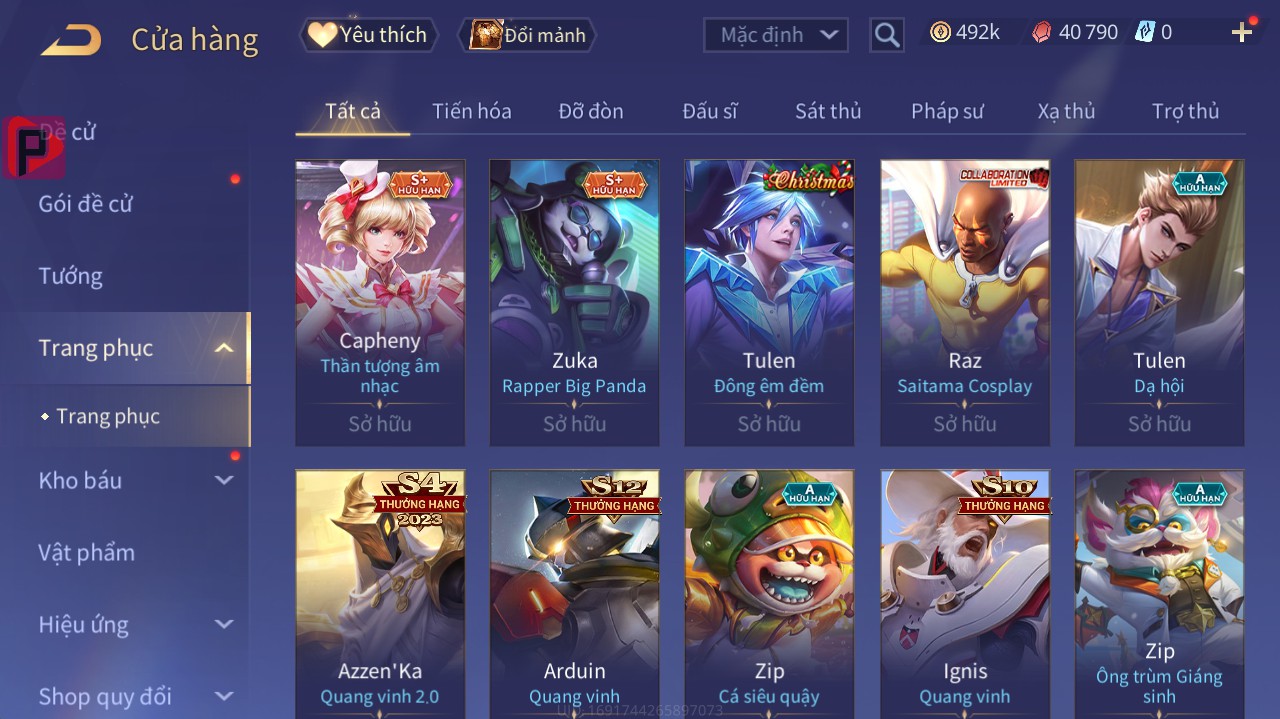
Task: Open the Vật phẩm items menu
Action: click(86, 552)
